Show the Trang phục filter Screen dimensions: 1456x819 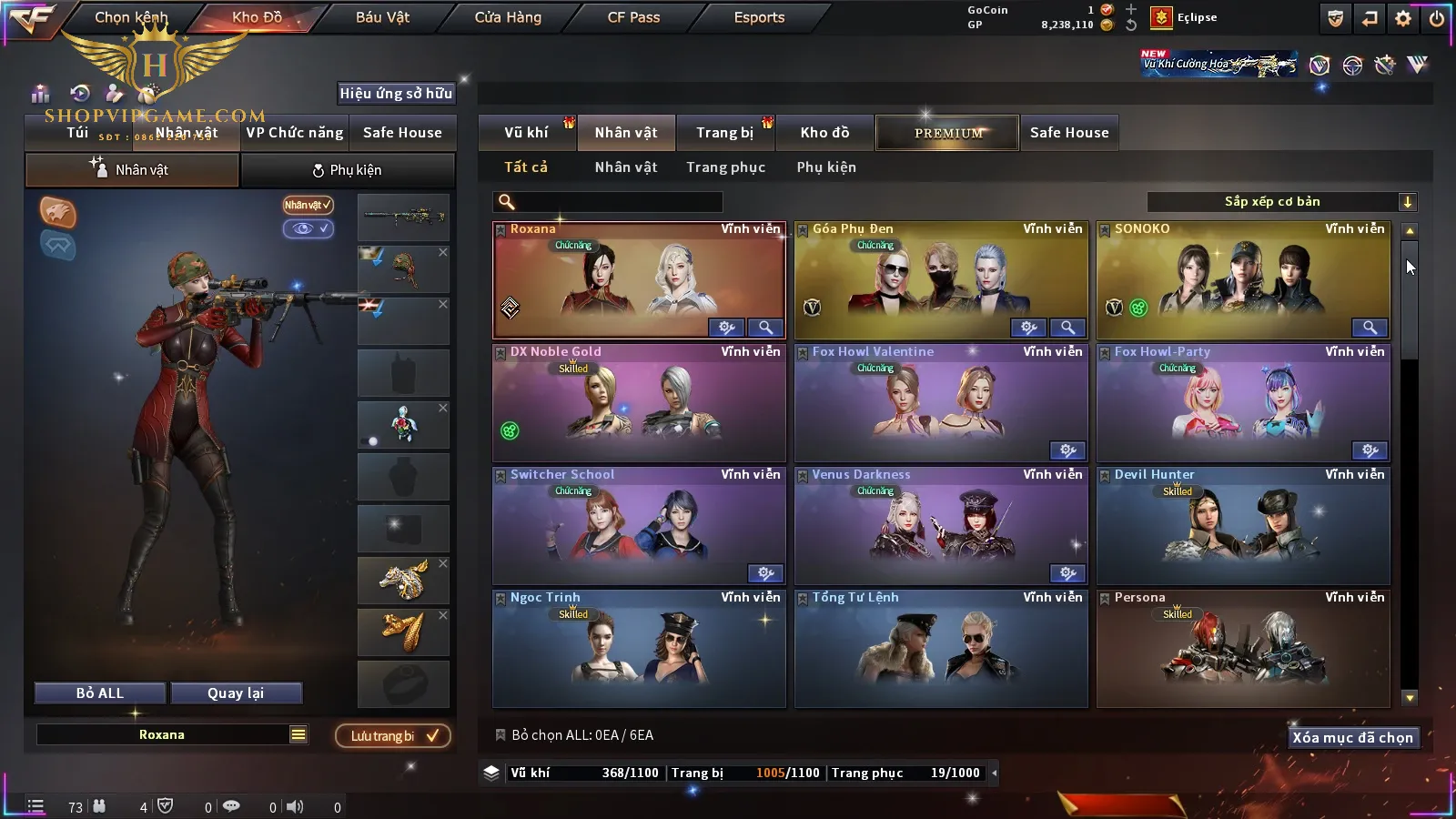pyautogui.click(x=725, y=167)
